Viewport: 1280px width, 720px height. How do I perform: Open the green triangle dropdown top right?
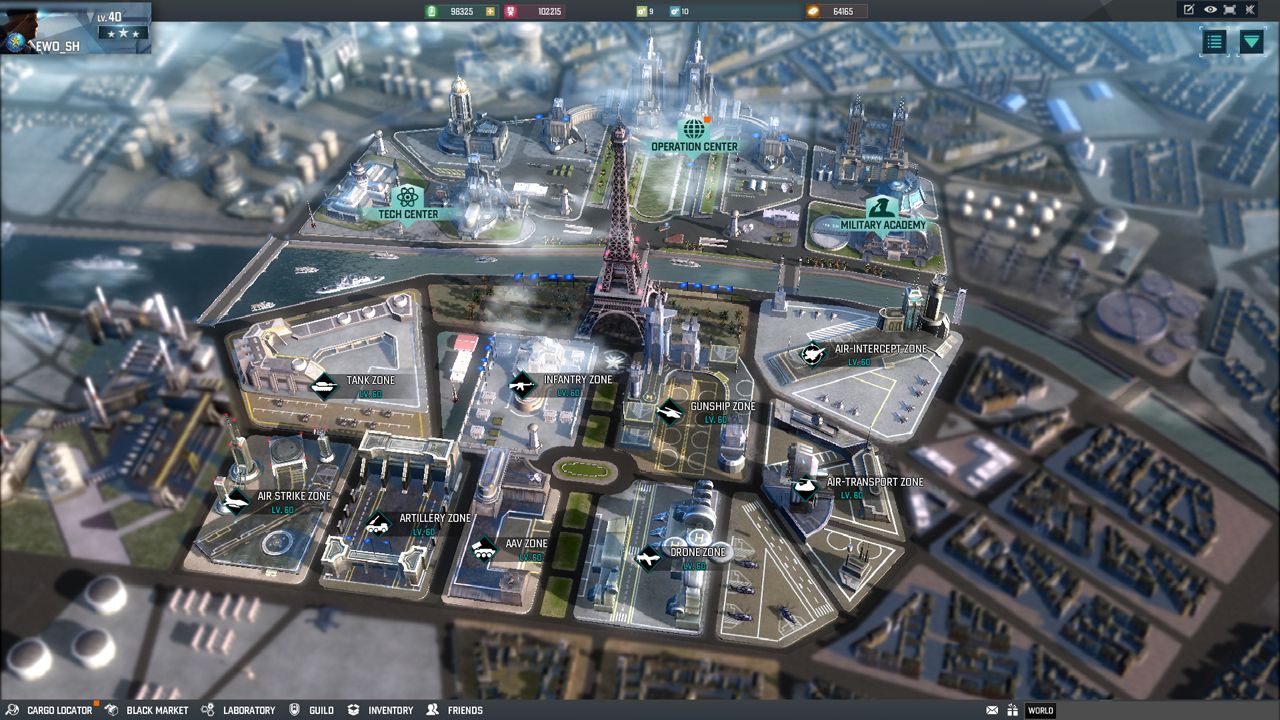coord(1251,42)
